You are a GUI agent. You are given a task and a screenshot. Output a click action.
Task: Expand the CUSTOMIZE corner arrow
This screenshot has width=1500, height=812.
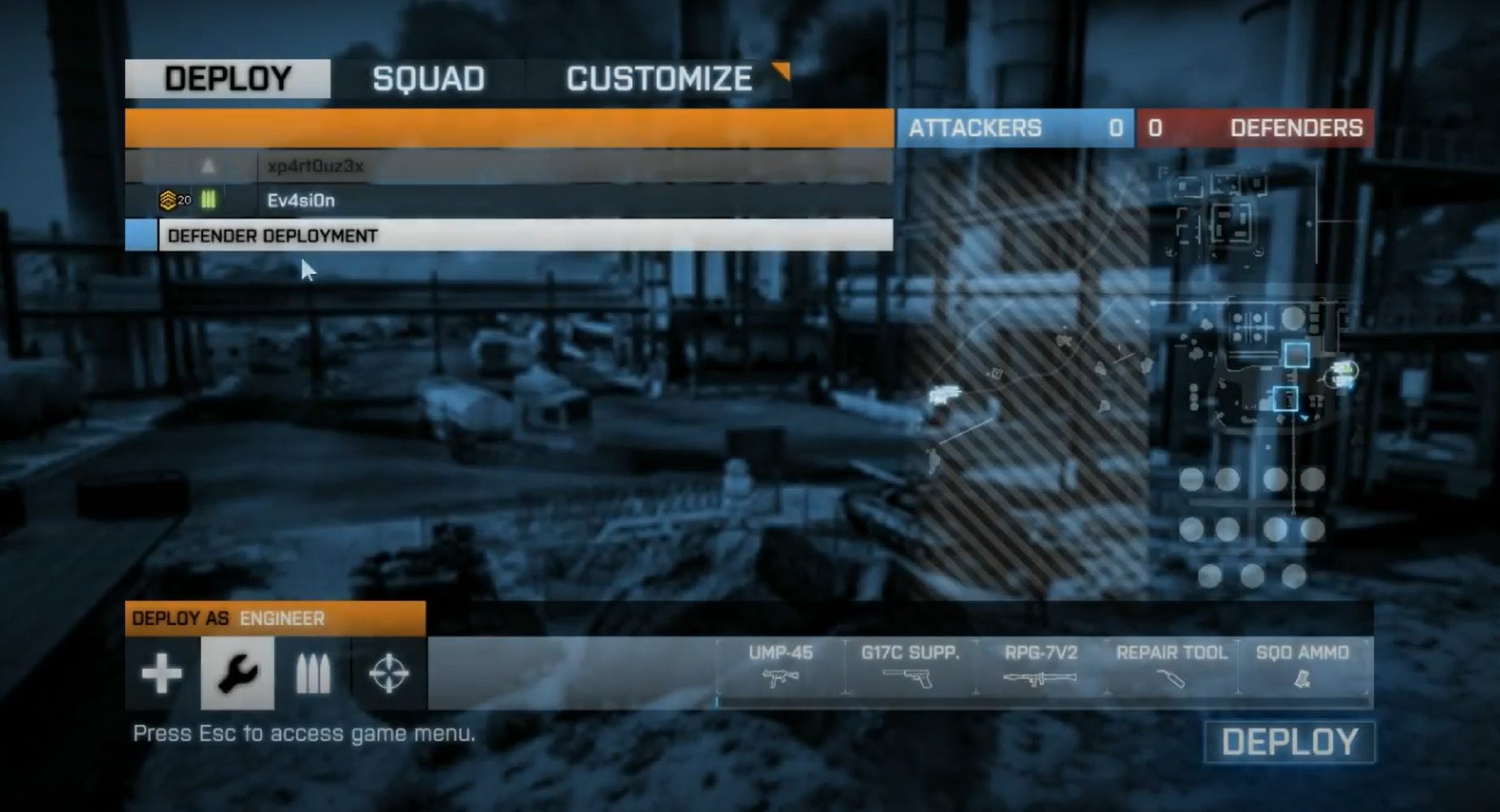coord(781,72)
